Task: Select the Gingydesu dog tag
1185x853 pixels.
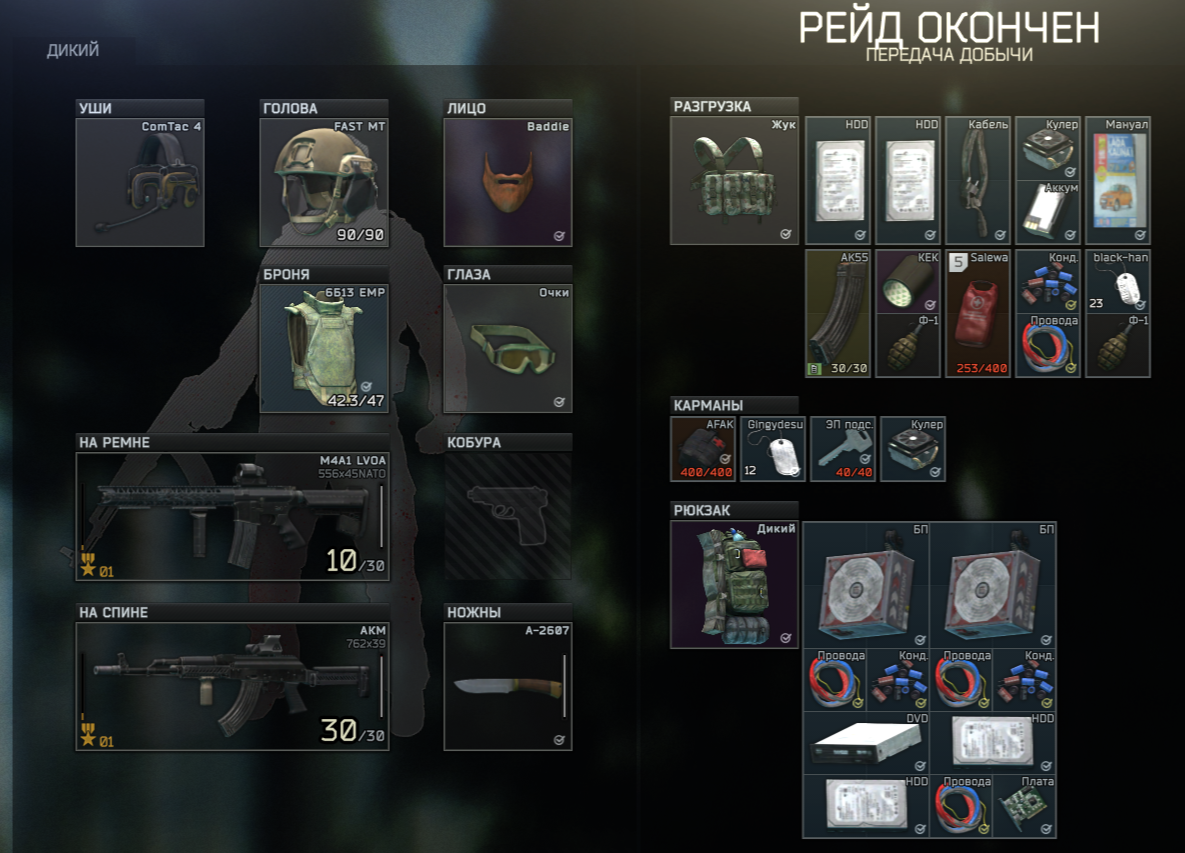Action: tap(772, 449)
